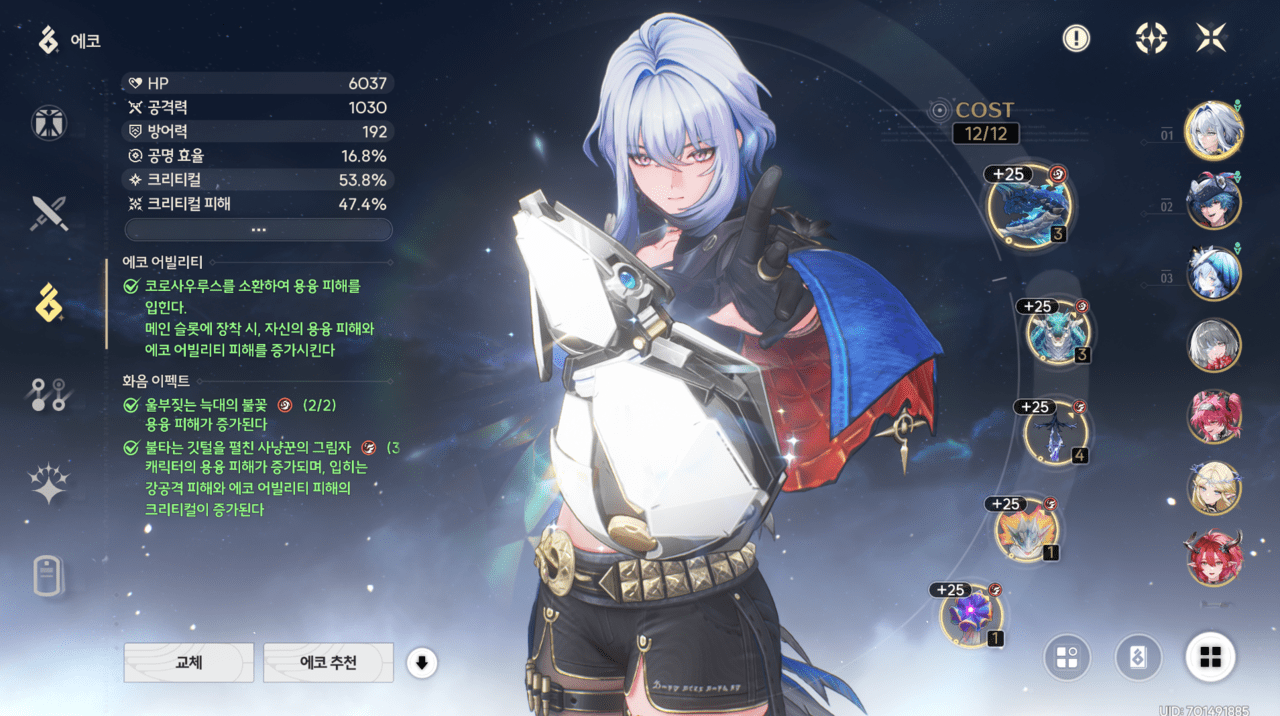Open the sparkle stars resonance chain tab

[49, 485]
